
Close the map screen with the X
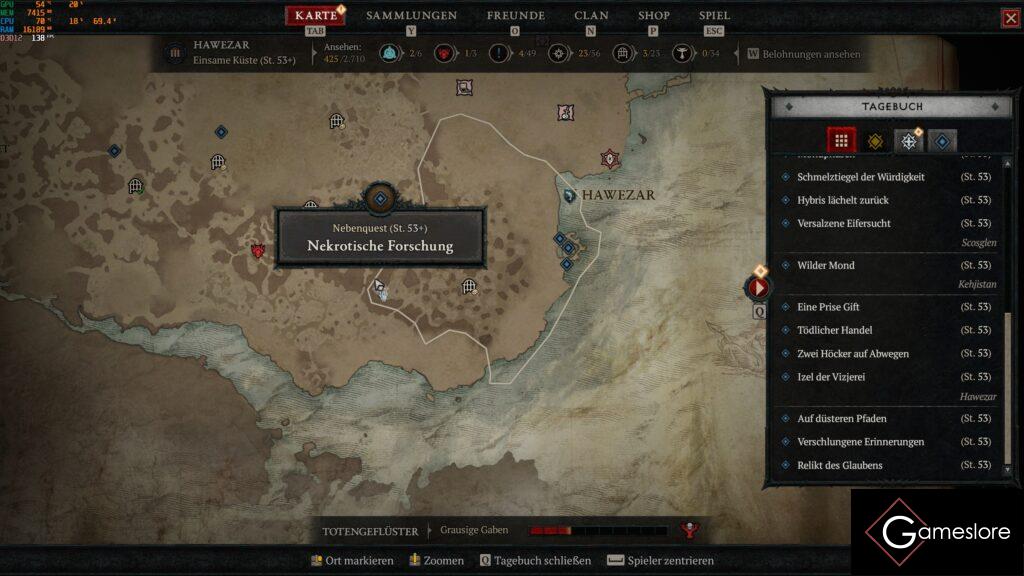(x=1010, y=18)
